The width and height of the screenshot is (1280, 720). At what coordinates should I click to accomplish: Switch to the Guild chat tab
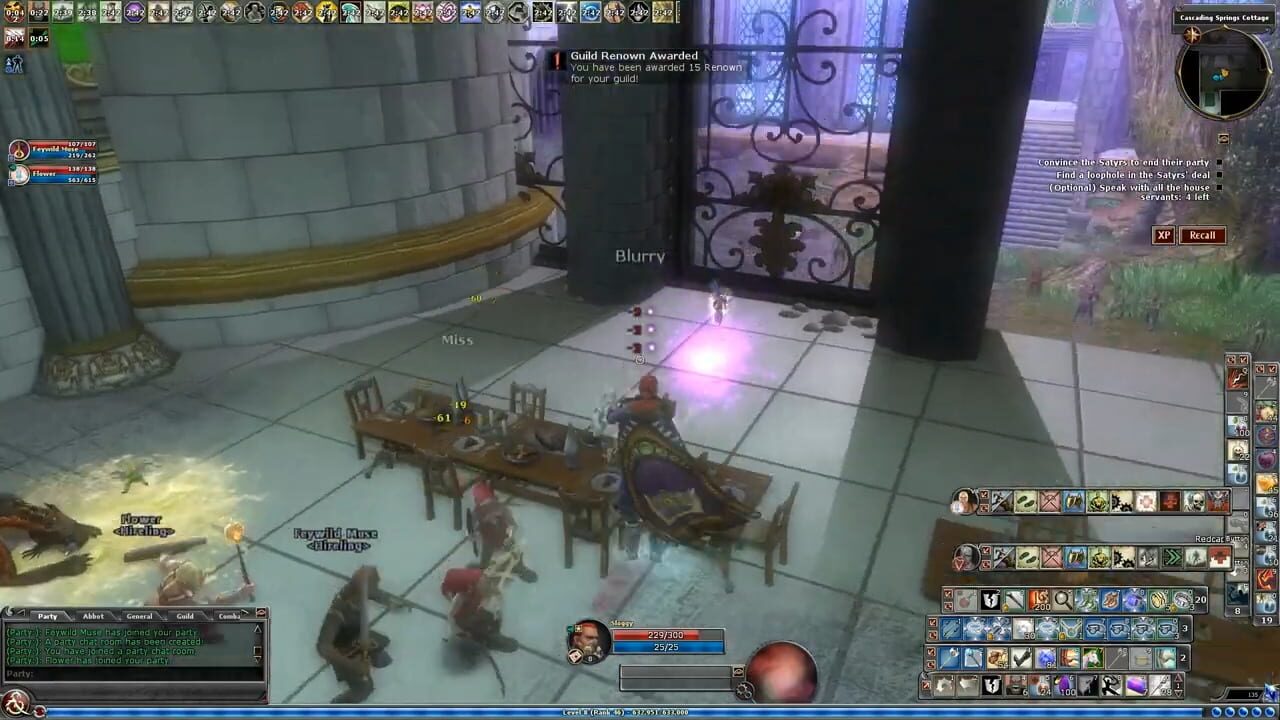pyautogui.click(x=184, y=616)
